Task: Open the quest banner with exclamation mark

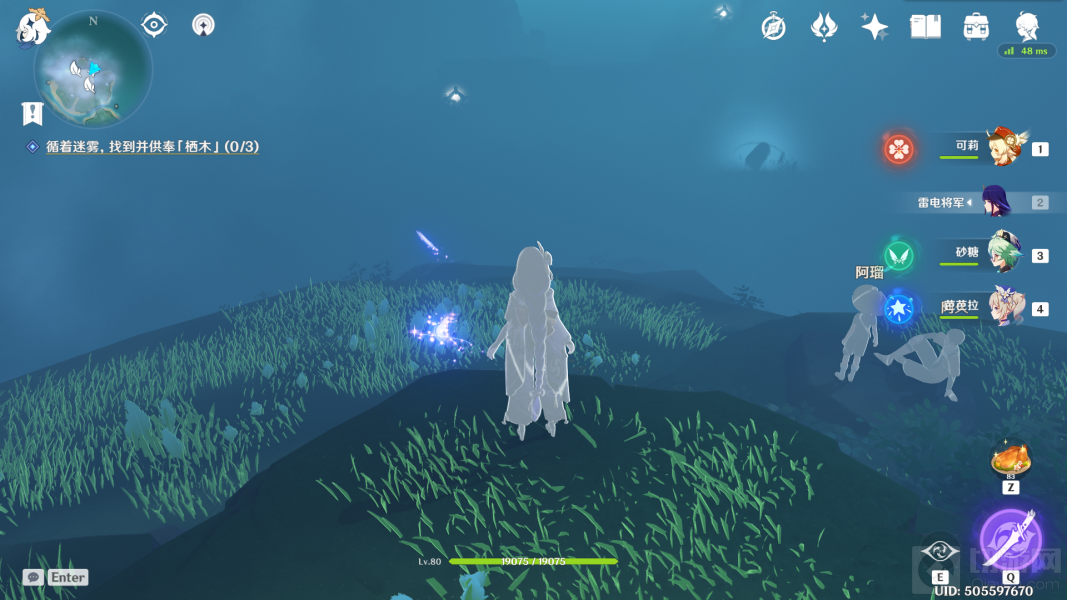Action: (x=33, y=112)
